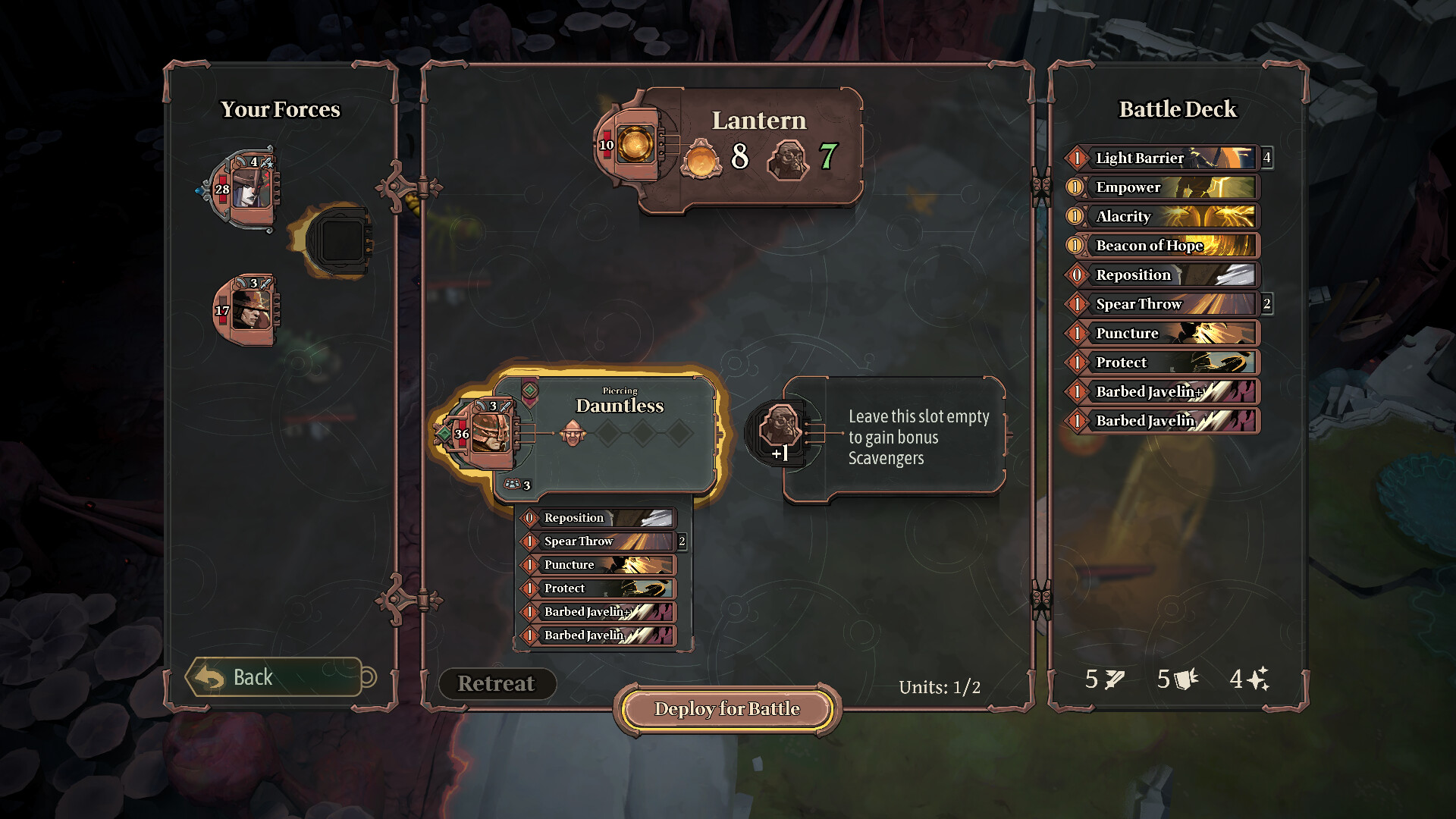Image resolution: width=1456 pixels, height=819 pixels.
Task: Retreat from the battle
Action: tap(497, 683)
